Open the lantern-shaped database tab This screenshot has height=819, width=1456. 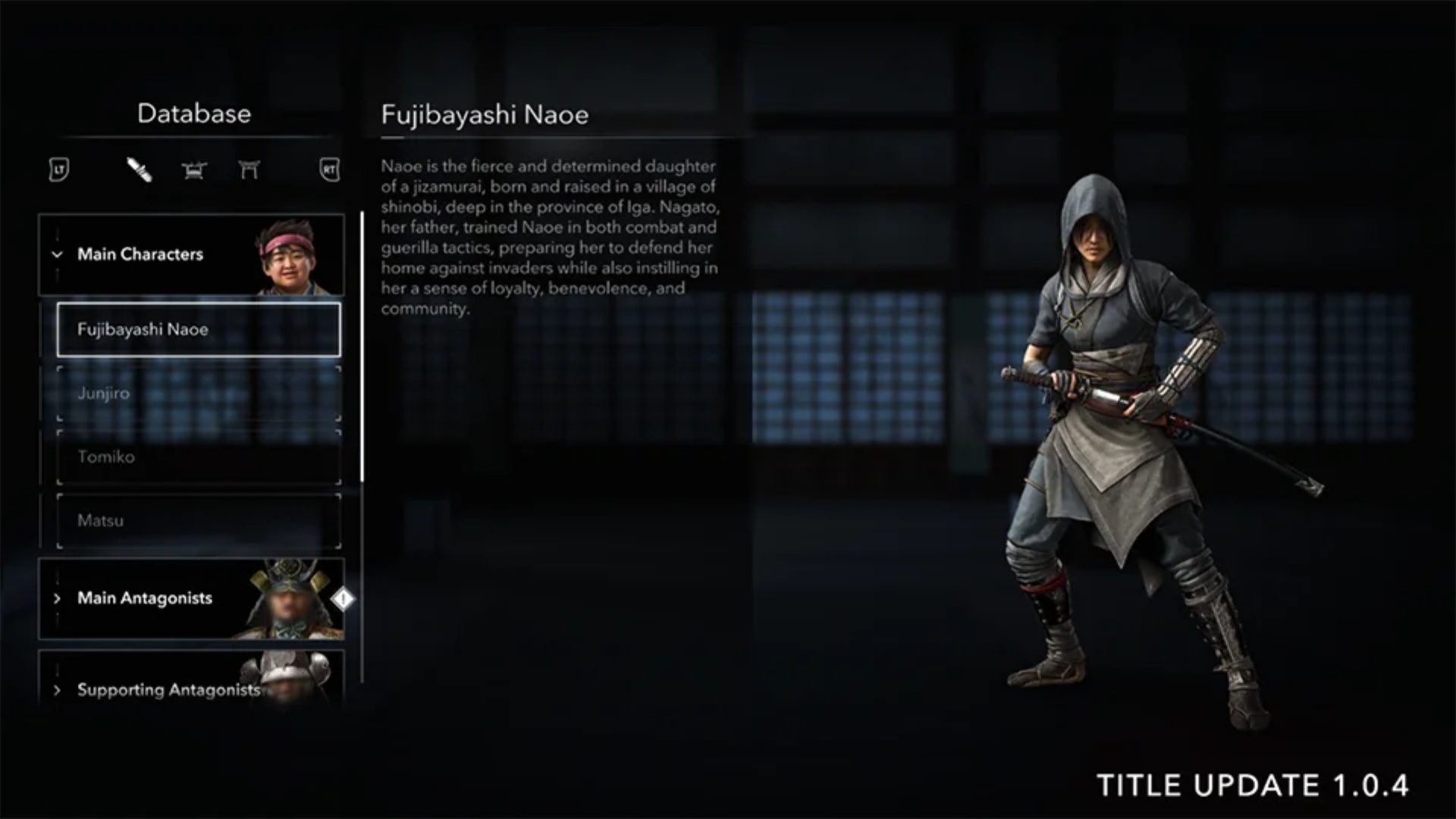click(194, 170)
